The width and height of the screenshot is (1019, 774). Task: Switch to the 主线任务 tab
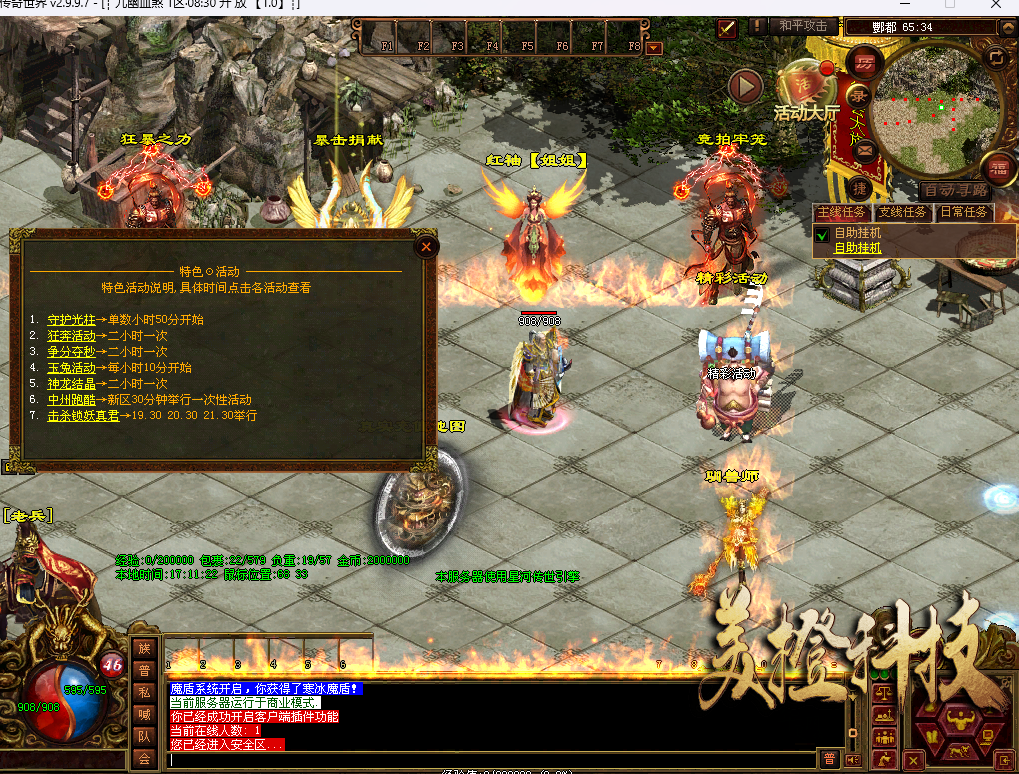click(843, 212)
